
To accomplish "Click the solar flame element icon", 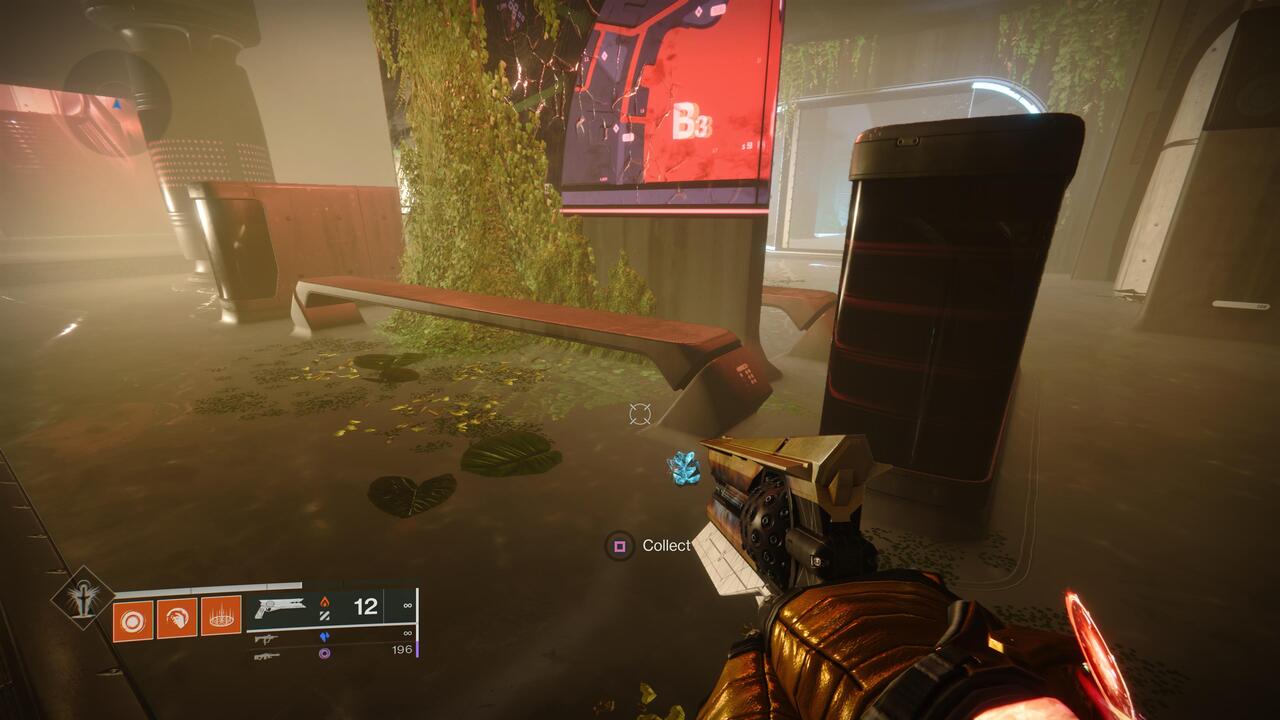I will click(325, 600).
